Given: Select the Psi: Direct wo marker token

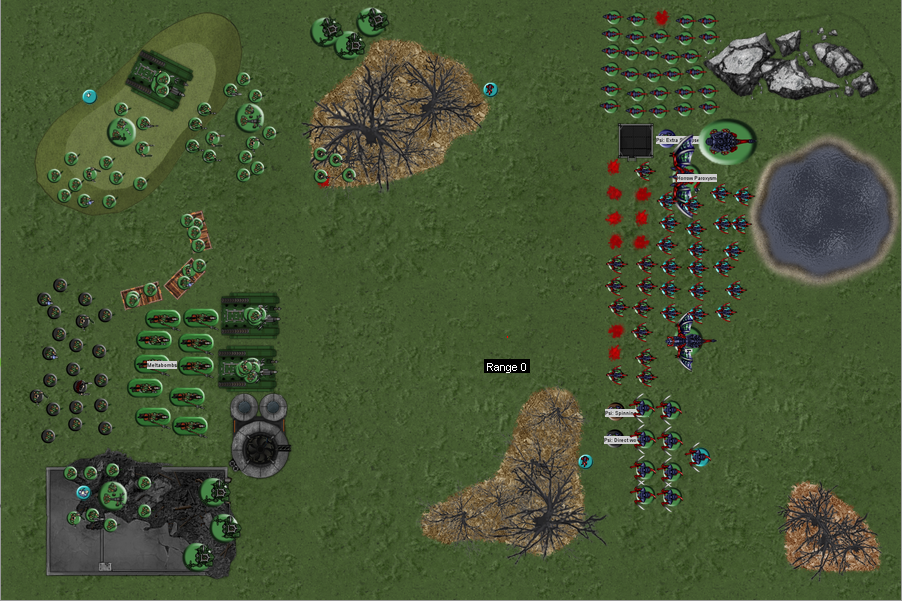Looking at the screenshot, I should [x=616, y=439].
